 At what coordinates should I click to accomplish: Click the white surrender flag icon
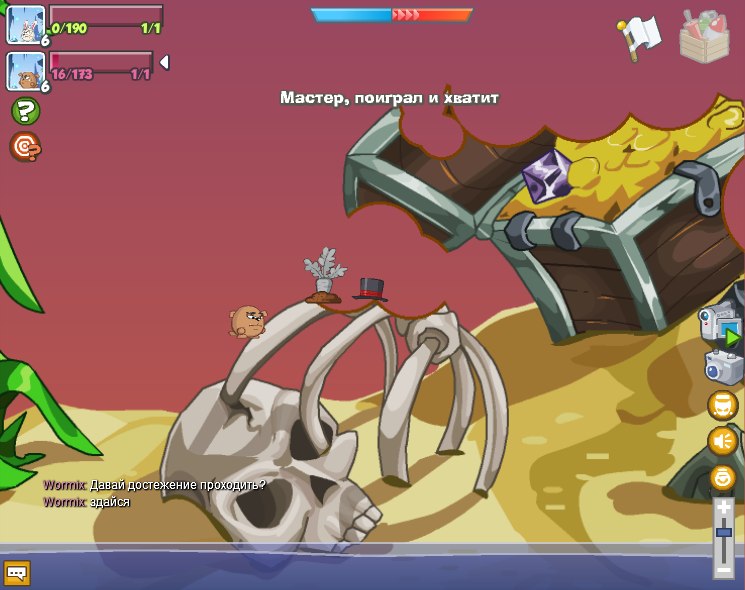pos(639,37)
